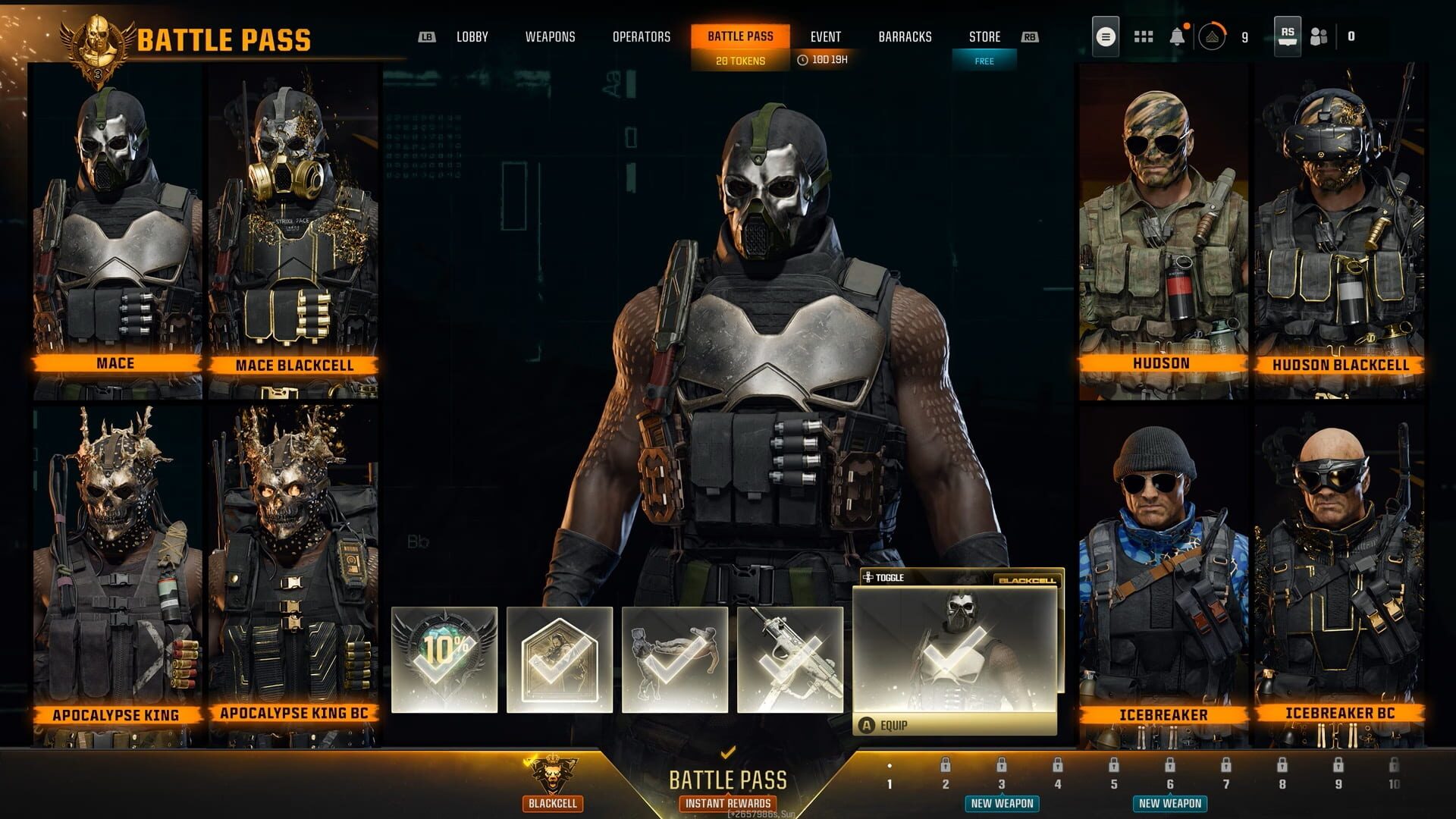Check notifications via the bell icon

tap(1178, 36)
